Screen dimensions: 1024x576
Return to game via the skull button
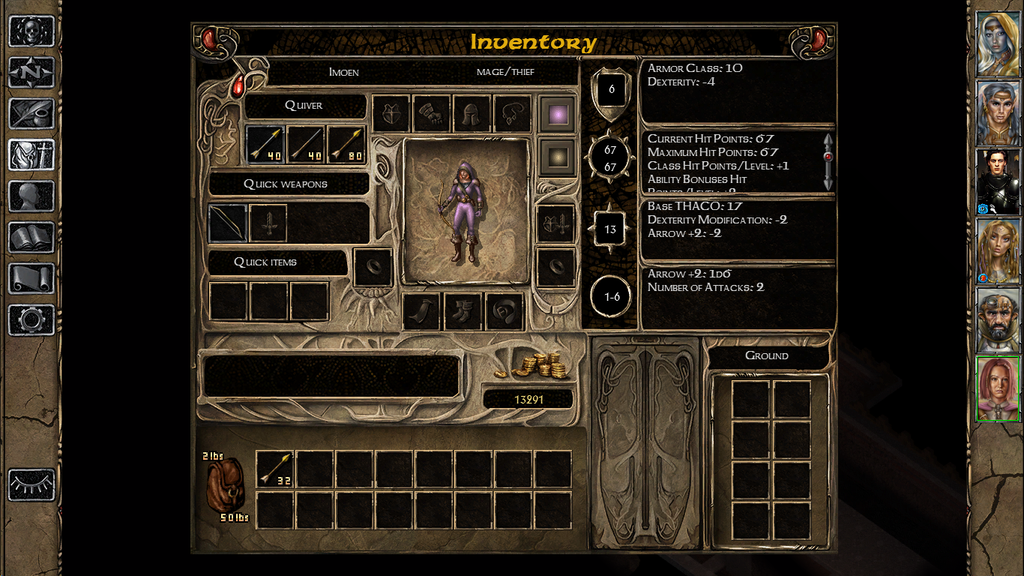click(x=31, y=31)
